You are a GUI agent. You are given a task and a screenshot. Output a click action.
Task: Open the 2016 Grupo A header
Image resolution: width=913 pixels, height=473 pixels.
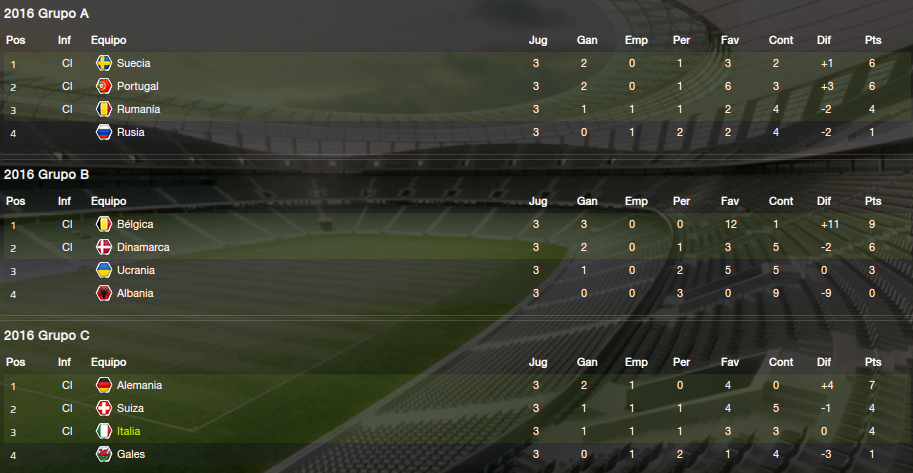point(47,14)
